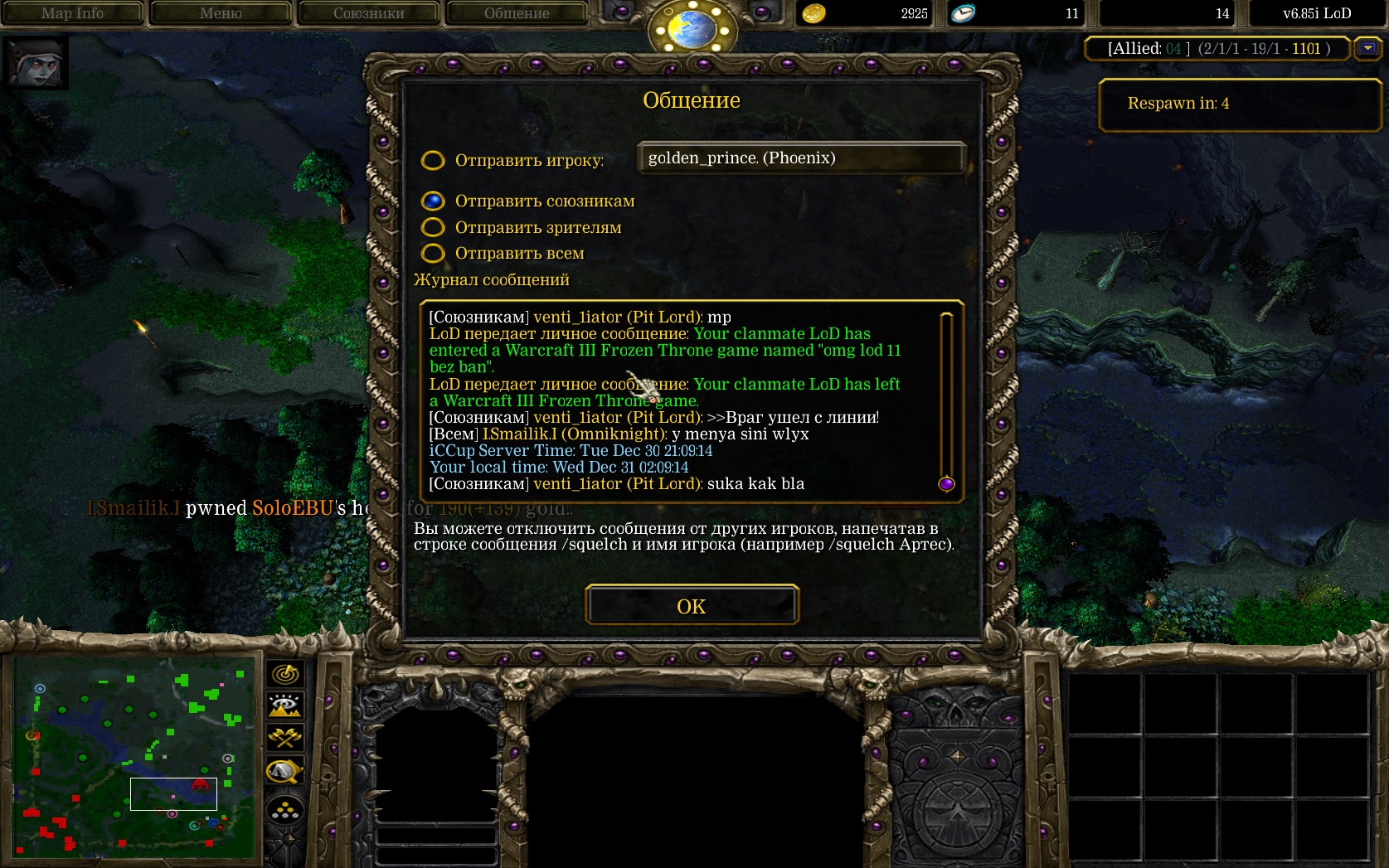Screen dimensions: 1389x868
Task: Toggle ally color mode crossed axes icon
Action: click(285, 737)
